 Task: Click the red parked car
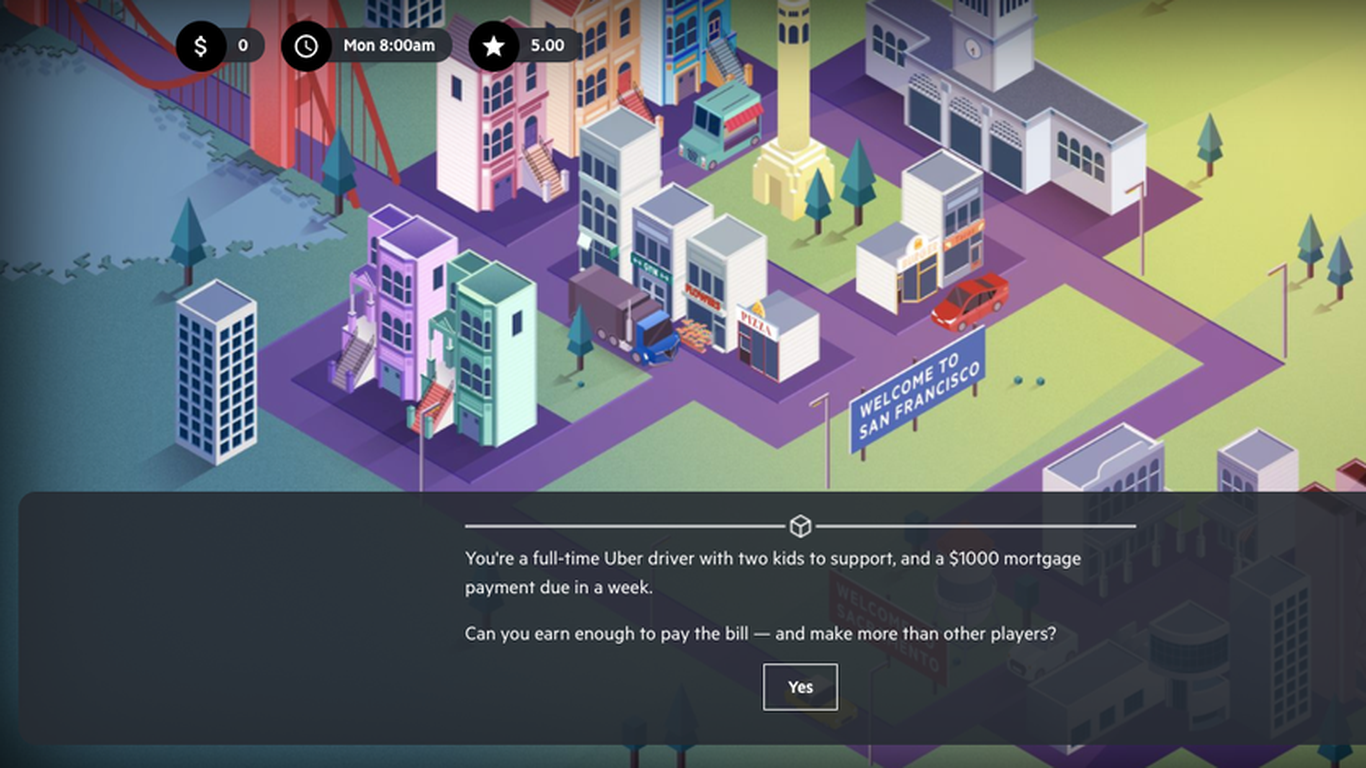point(971,300)
